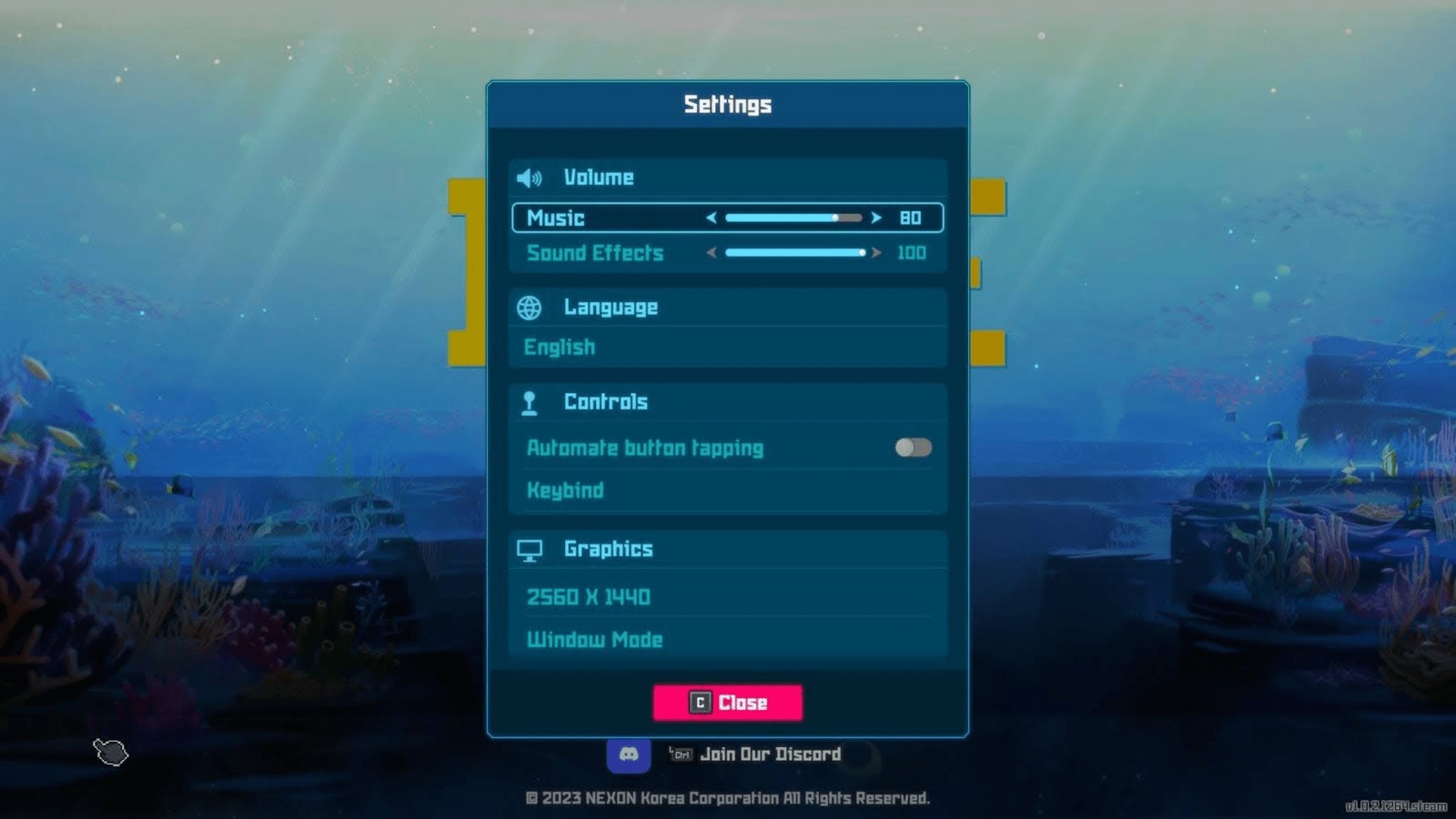Screen dimensions: 1456x819
Task: Select the Sound Effects row label
Action: 595,253
